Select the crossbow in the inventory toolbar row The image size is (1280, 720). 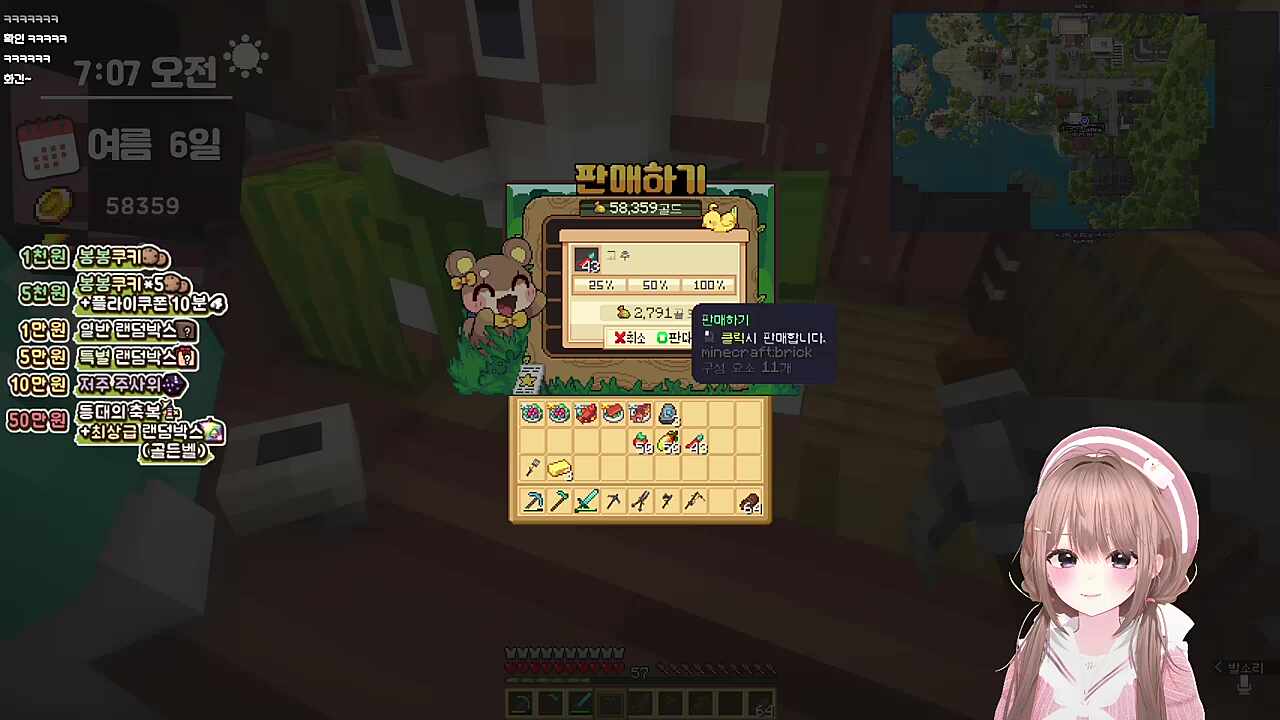coord(694,501)
